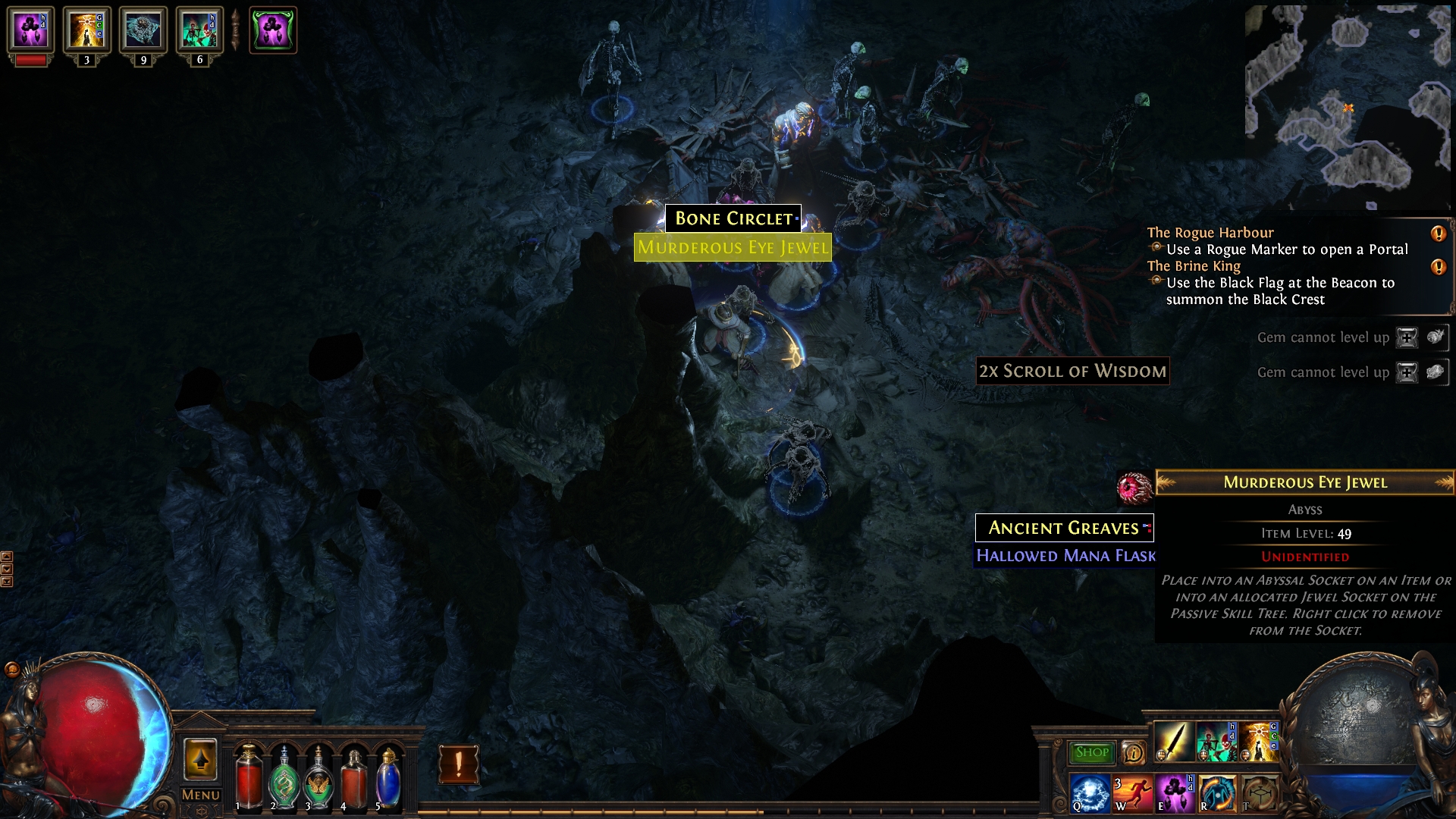Select The Brine King quest entry
This screenshot has width=1456, height=819.
click(1194, 266)
